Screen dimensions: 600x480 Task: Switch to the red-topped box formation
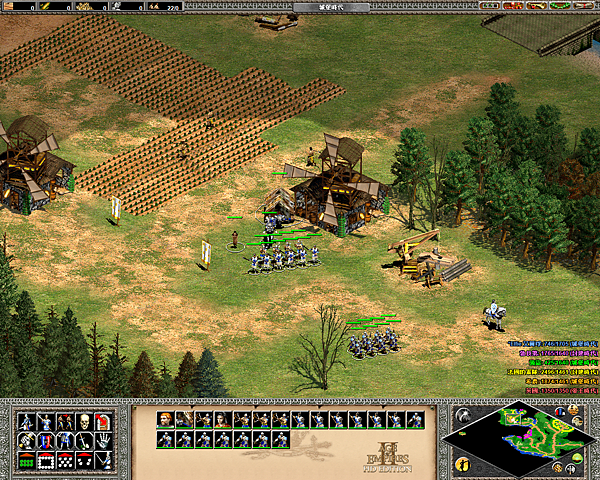(x=45, y=460)
